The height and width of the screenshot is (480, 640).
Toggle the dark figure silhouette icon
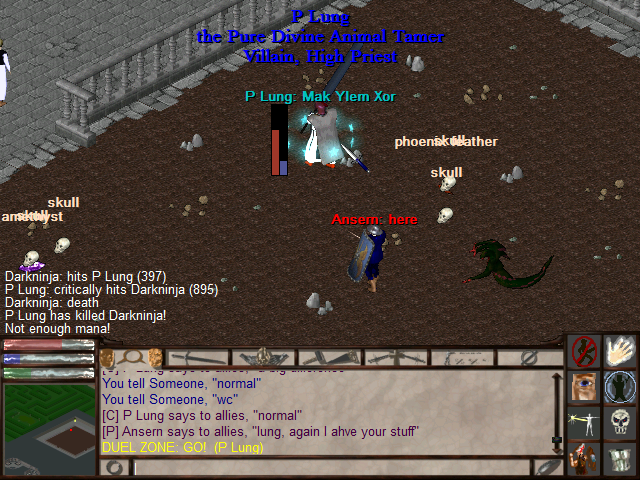point(620,387)
